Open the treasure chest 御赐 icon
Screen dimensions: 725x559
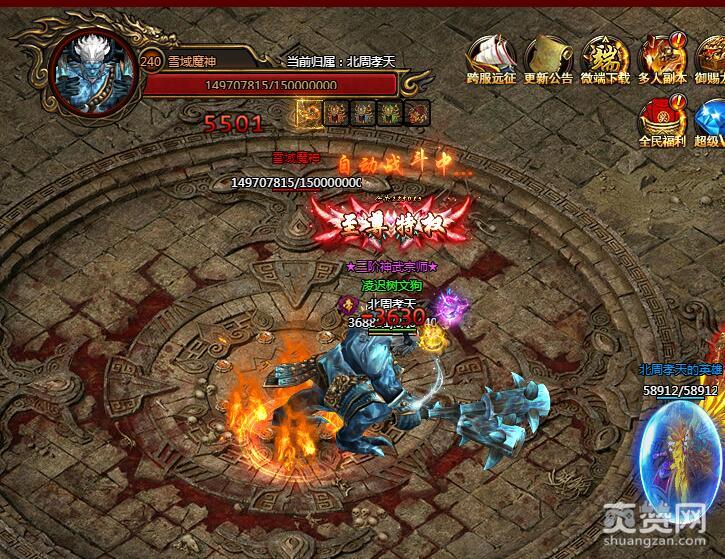tap(712, 53)
